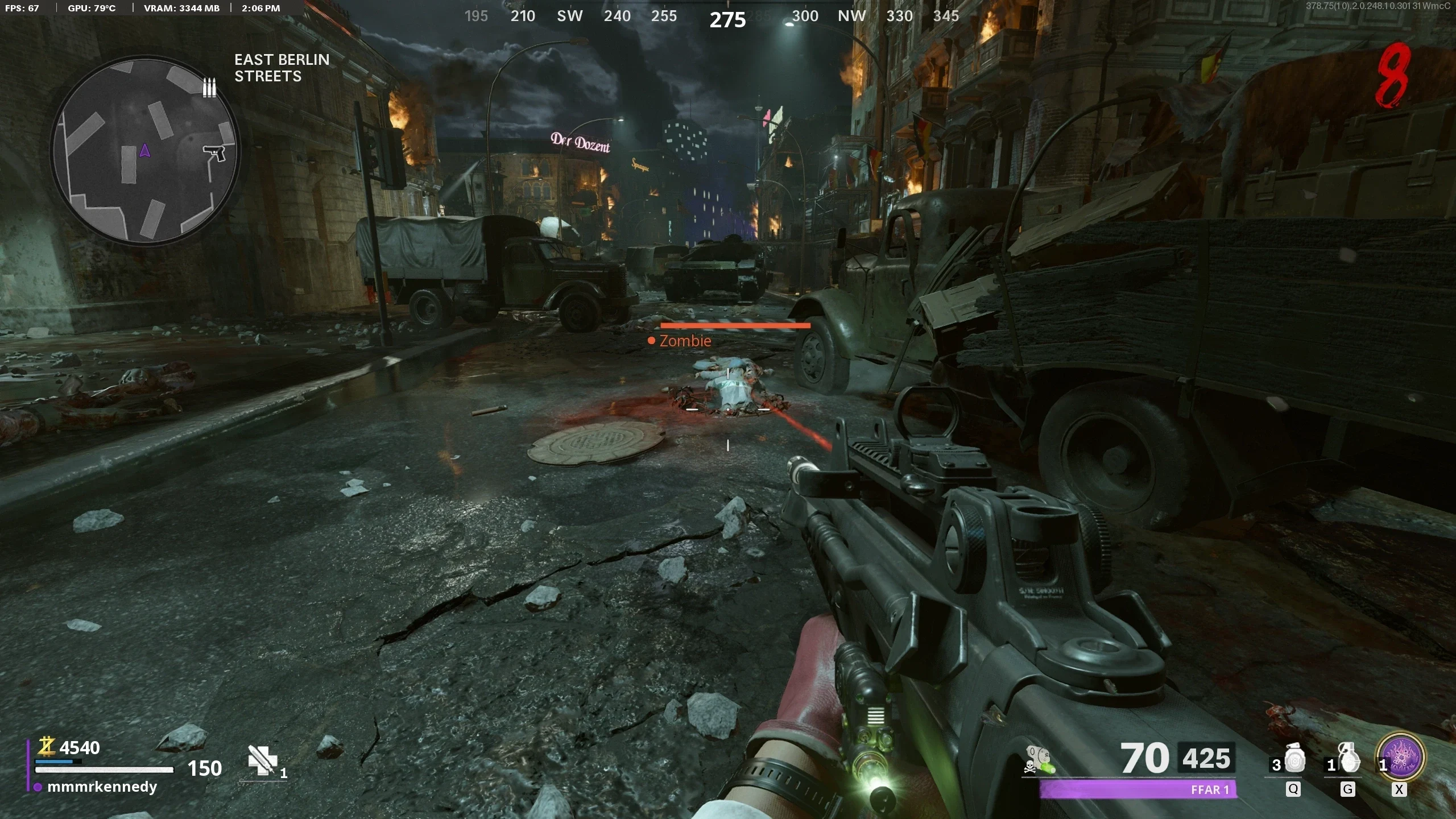
Task: Click the circular minimap
Action: 145,151
